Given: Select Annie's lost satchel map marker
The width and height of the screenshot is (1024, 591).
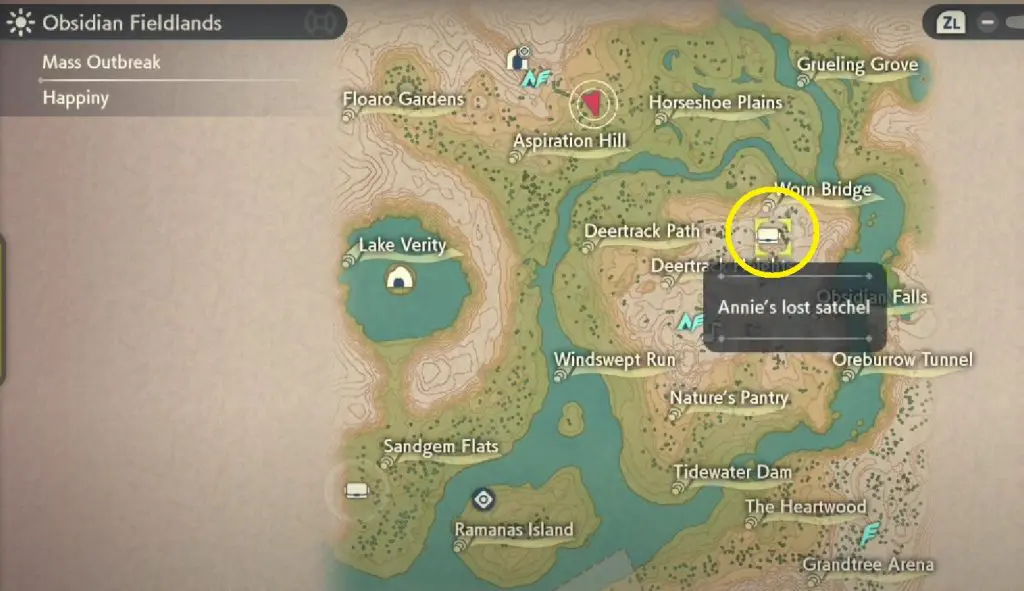Looking at the screenshot, I should [x=769, y=236].
